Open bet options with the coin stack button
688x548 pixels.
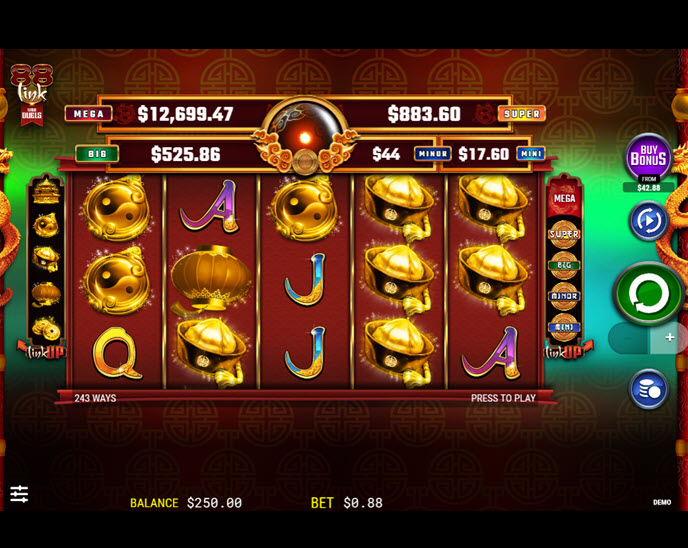pos(648,389)
